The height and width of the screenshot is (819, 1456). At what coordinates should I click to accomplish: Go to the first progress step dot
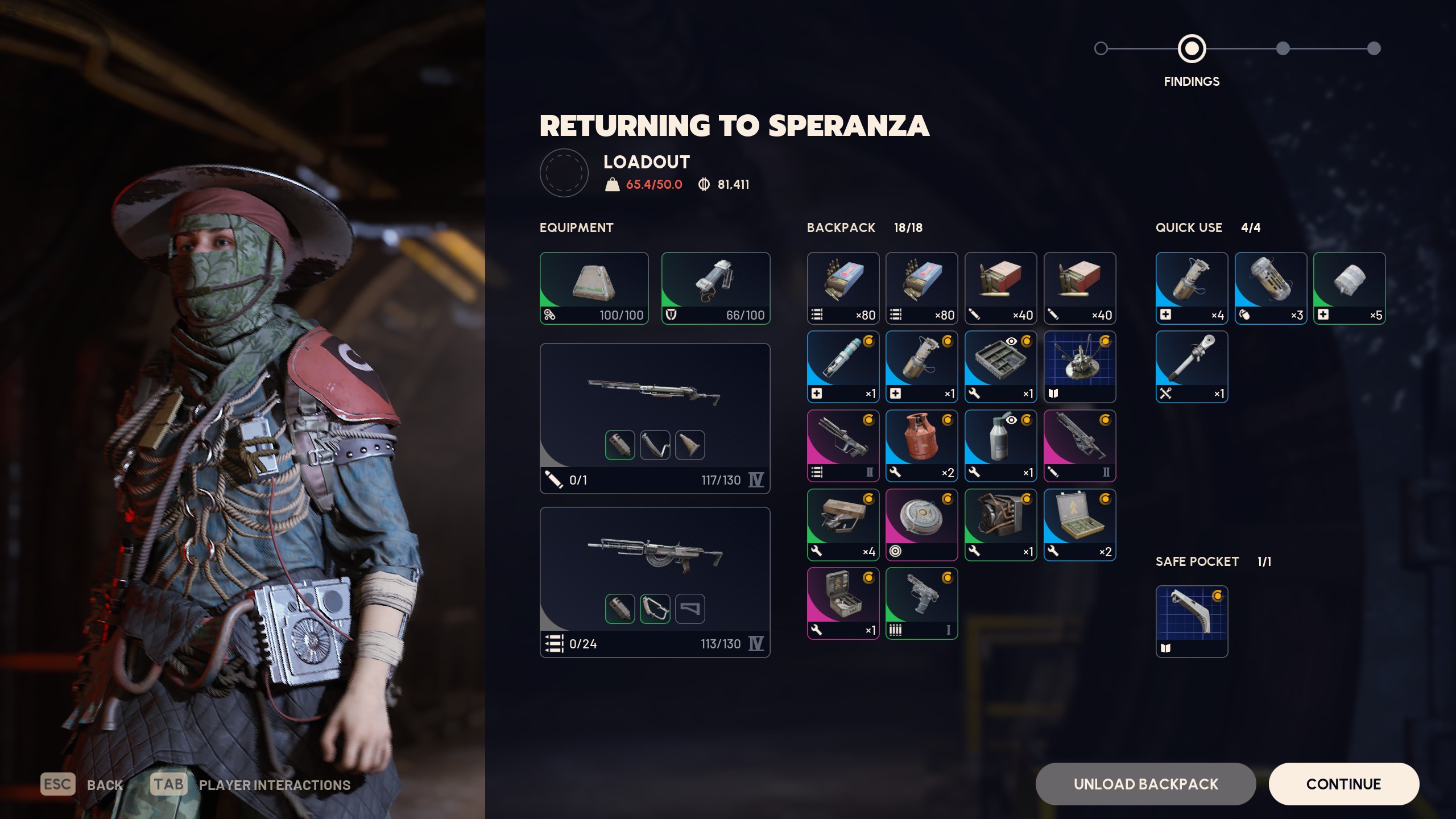(x=1101, y=48)
